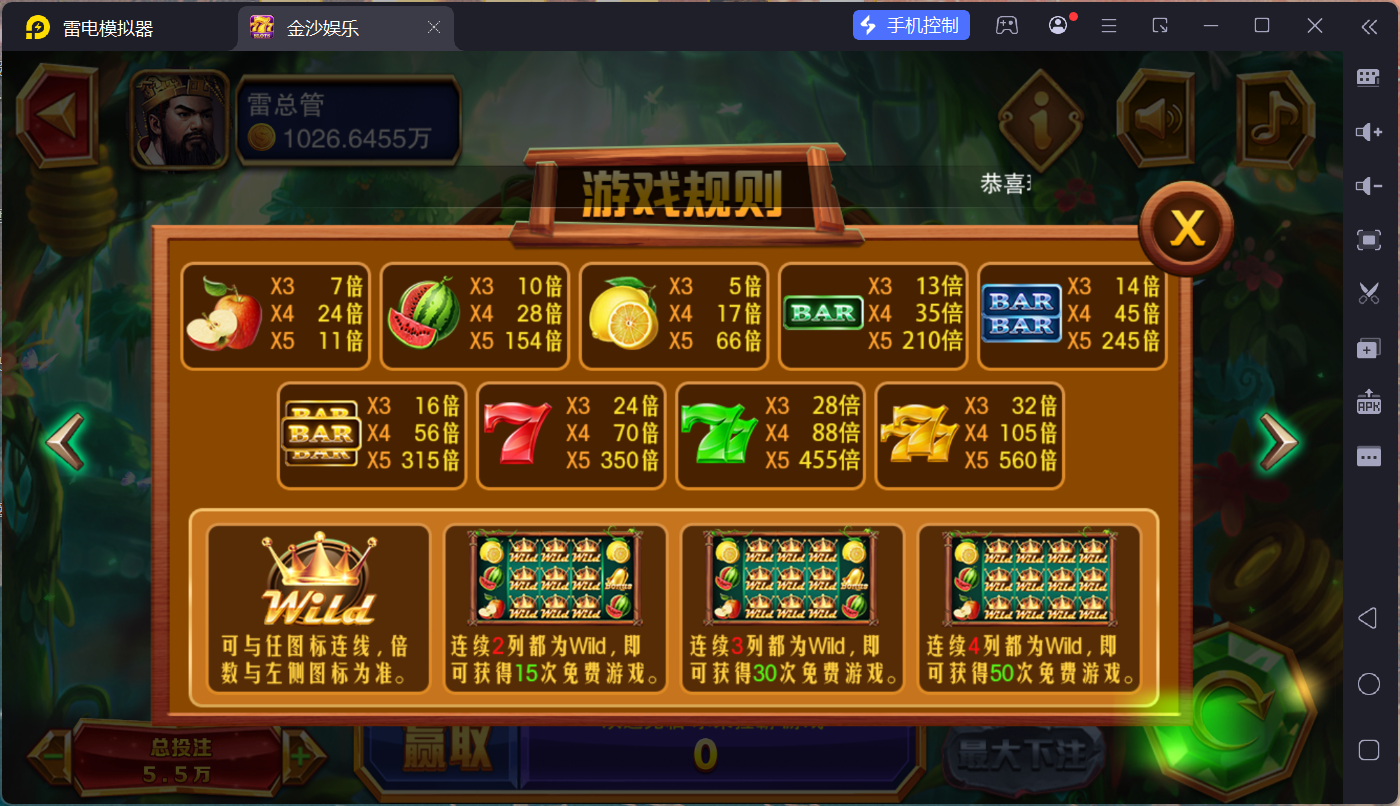Close the game rules panel
This screenshot has width=1400, height=806.
click(x=1187, y=229)
